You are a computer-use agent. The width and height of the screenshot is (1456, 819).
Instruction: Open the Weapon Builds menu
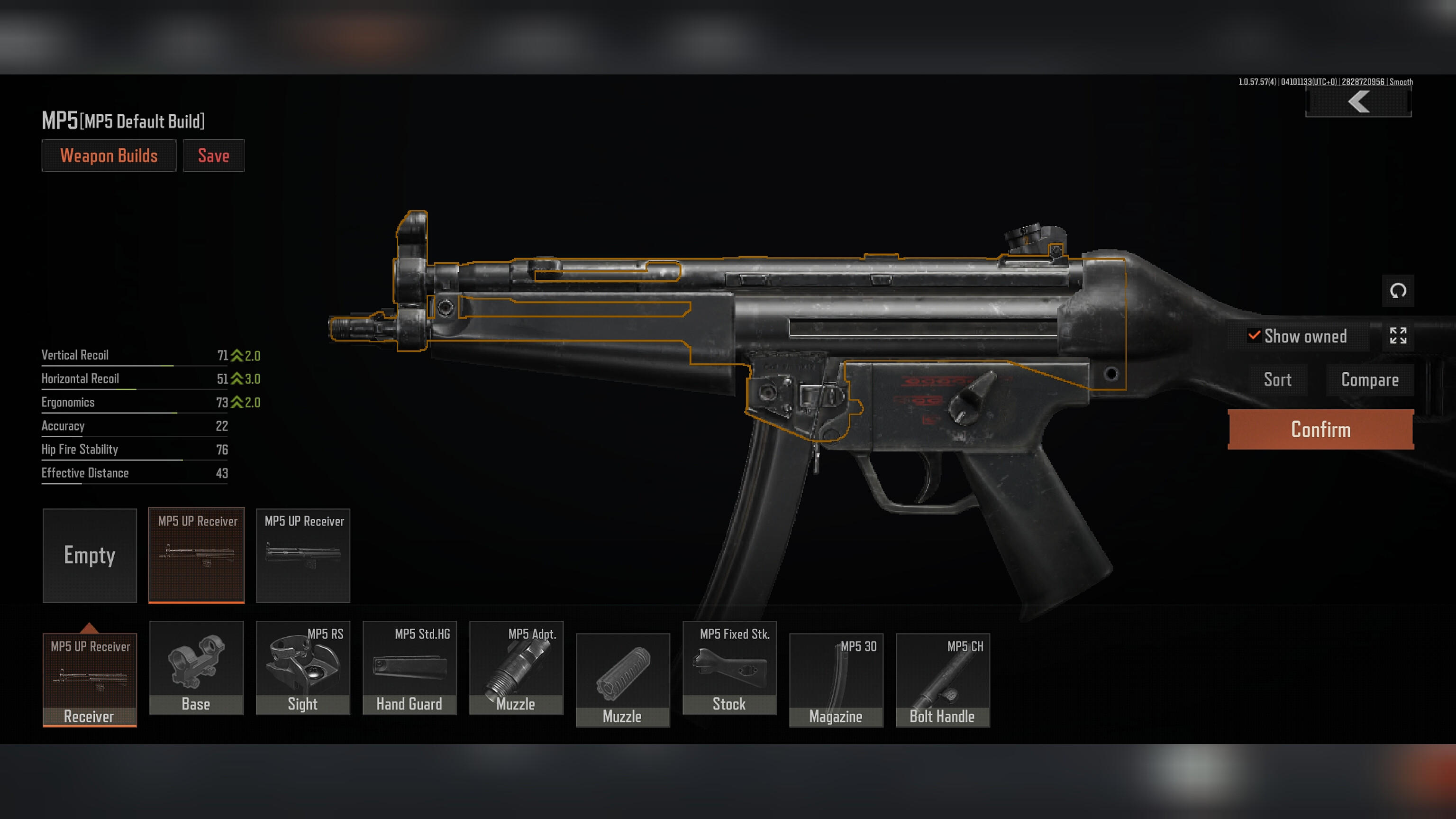click(109, 156)
